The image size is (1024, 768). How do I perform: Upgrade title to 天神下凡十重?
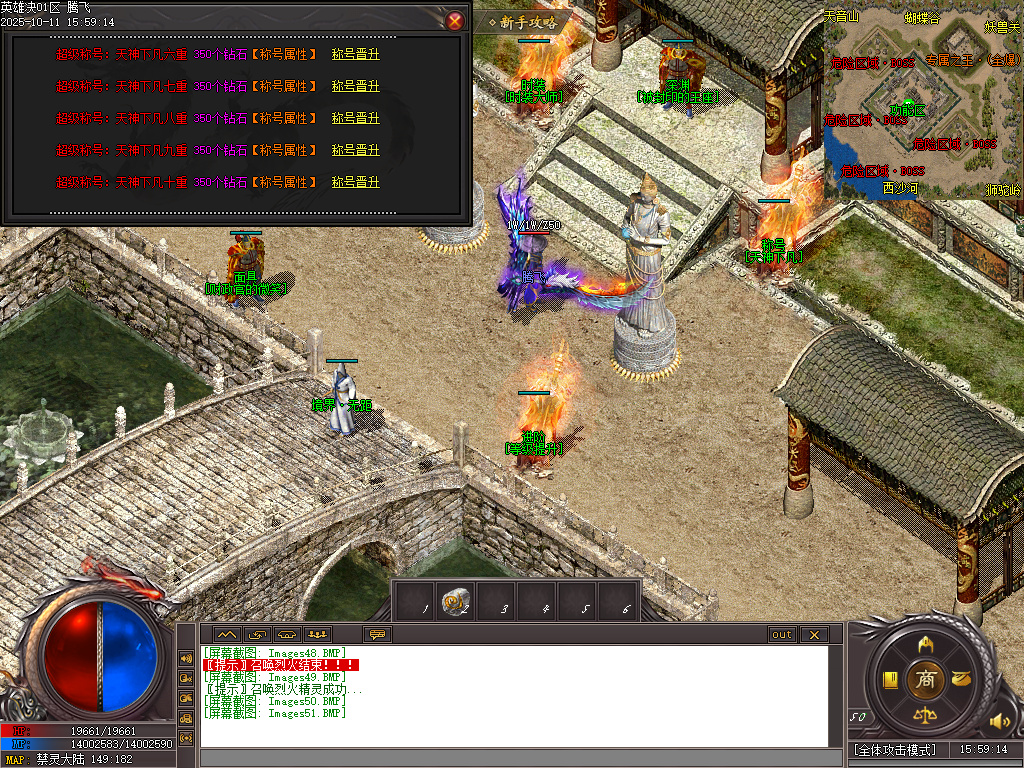click(356, 183)
